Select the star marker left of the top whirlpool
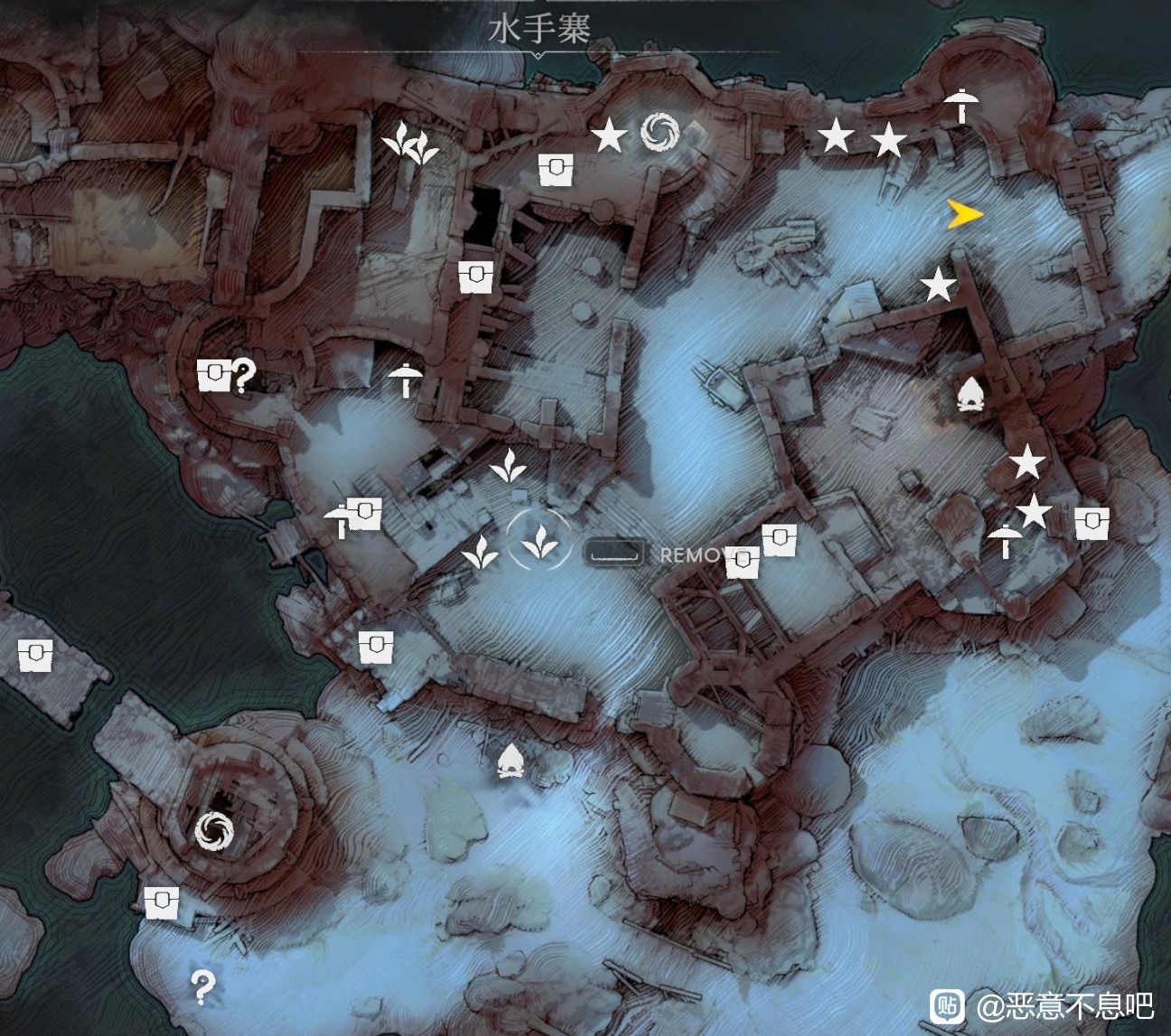1171x1036 pixels. [x=611, y=135]
